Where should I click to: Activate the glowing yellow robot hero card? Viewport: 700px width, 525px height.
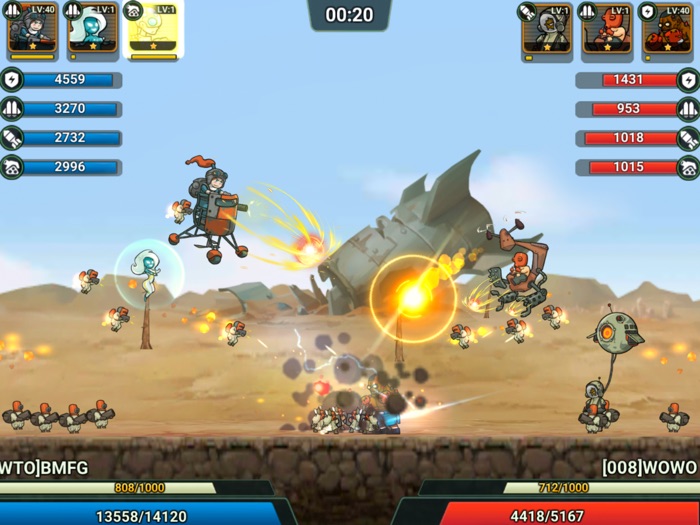152,31
